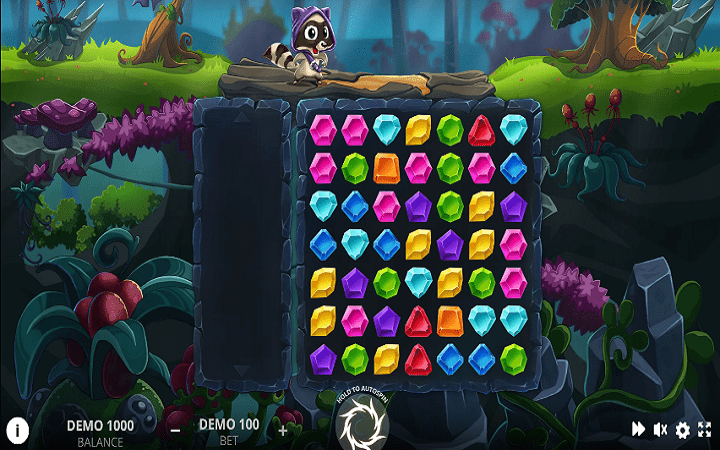Switch to fullscreen mode
This screenshot has height=450, width=720.
[705, 430]
